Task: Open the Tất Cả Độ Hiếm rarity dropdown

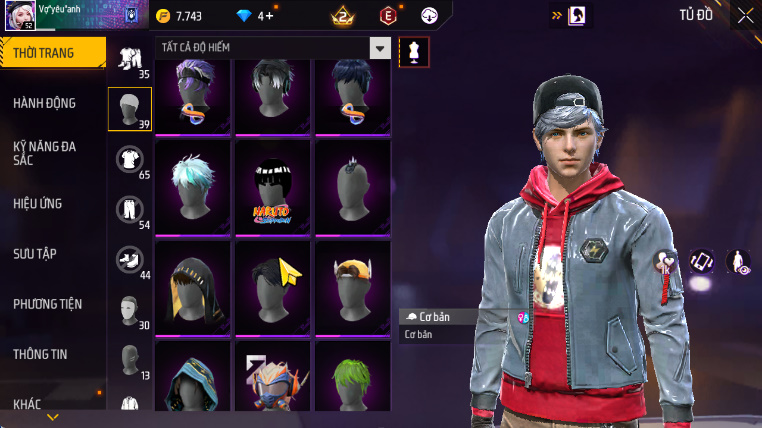Action: 379,48
